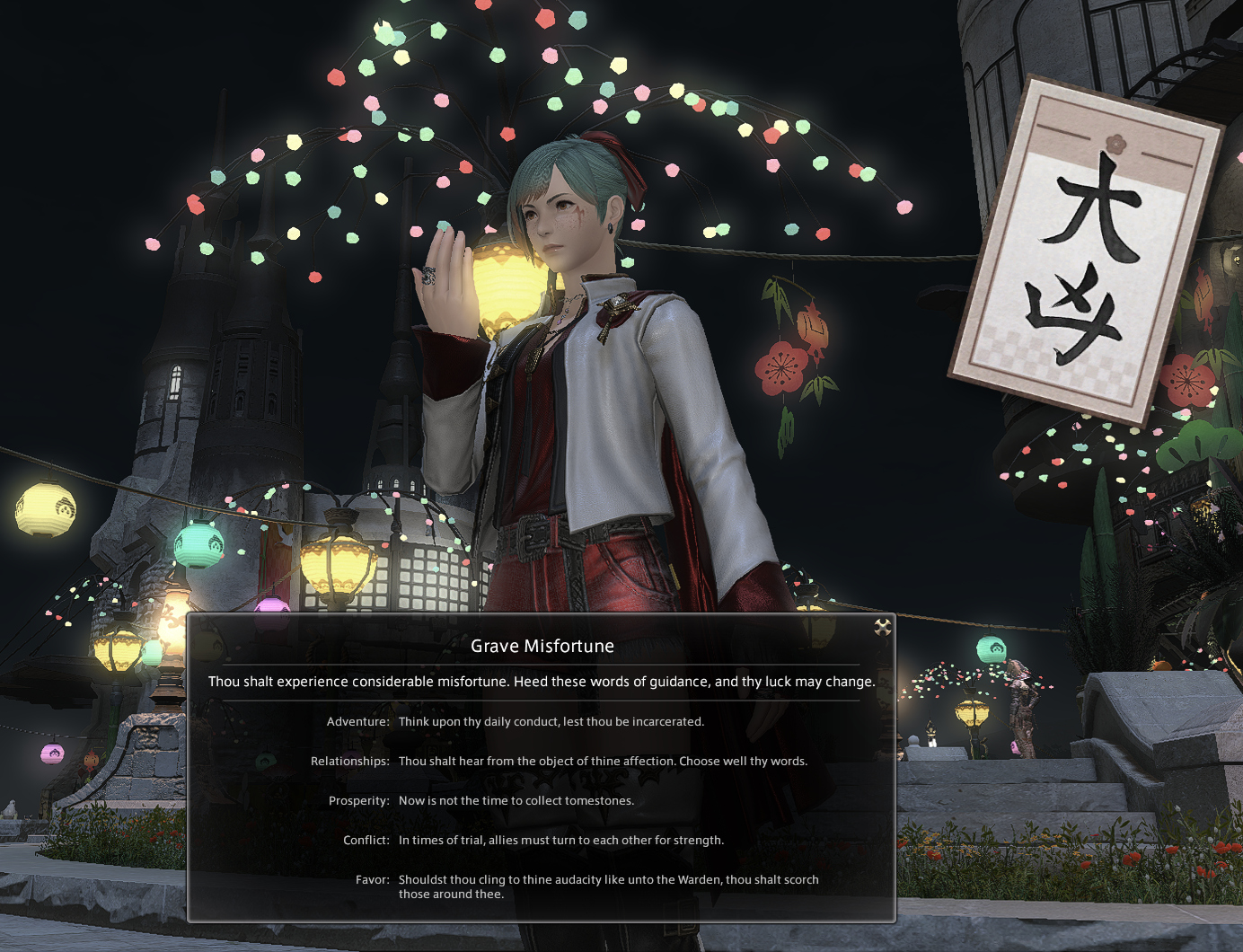
Task: Close the Grave Misfortune fortune window
Action: pos(883,627)
